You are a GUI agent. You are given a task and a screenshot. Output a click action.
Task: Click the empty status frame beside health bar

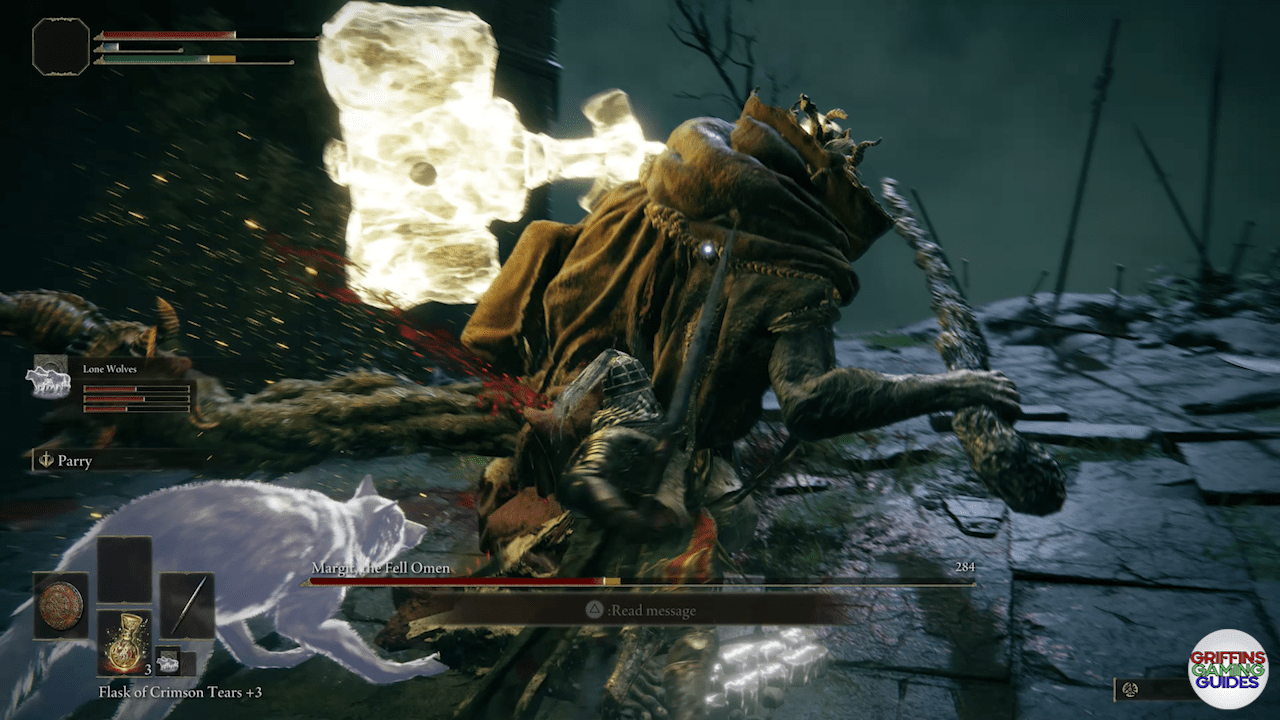pos(61,46)
